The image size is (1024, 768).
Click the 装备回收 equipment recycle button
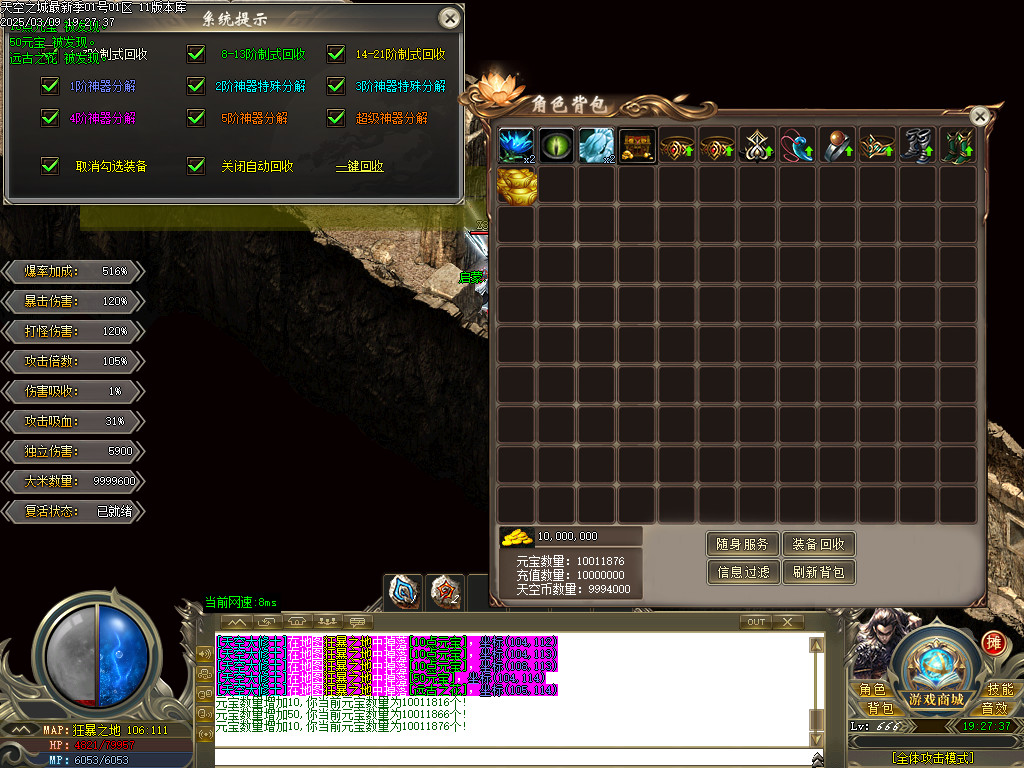pos(818,544)
